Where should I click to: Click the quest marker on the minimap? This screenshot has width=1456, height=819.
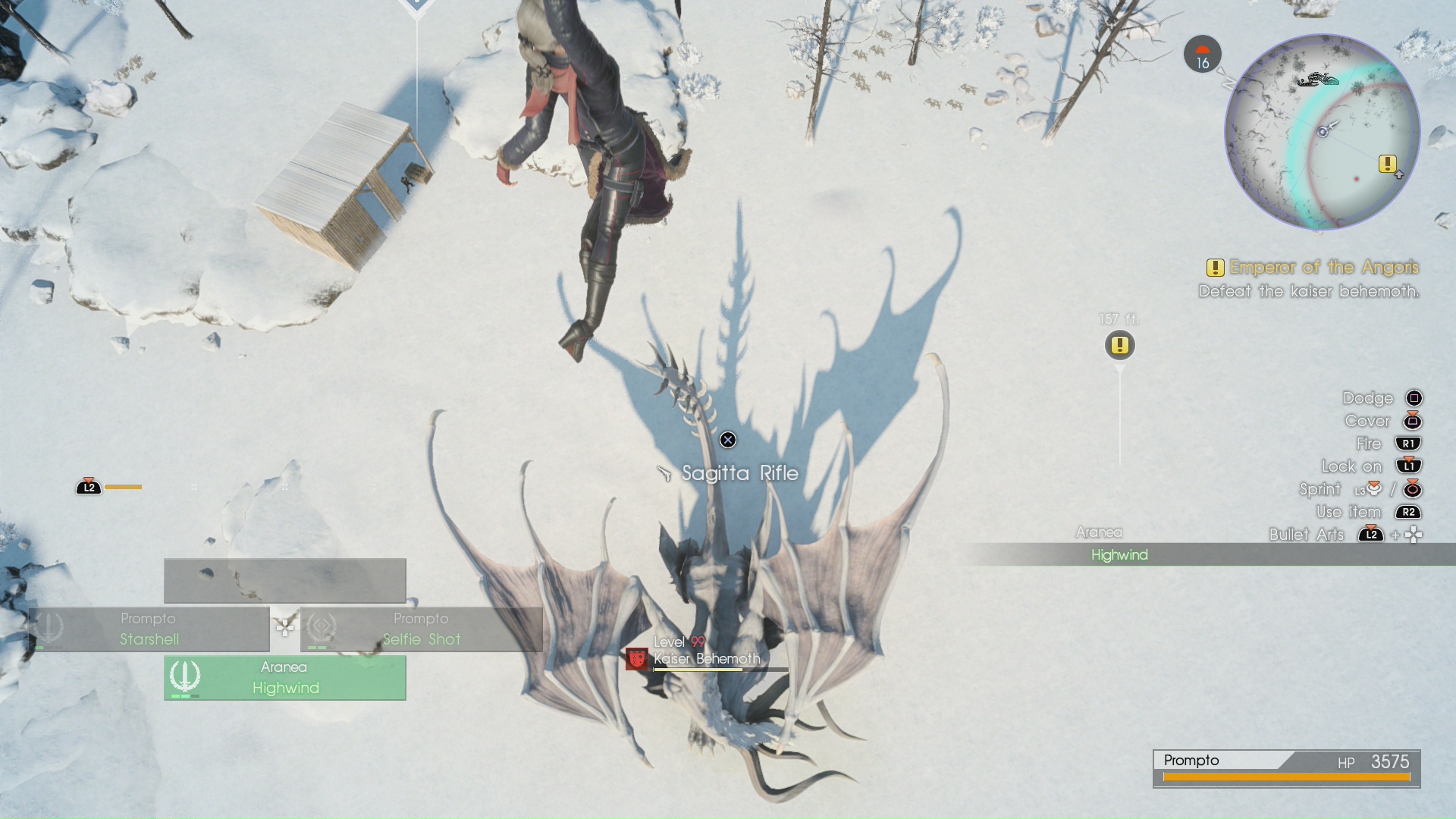(1387, 164)
